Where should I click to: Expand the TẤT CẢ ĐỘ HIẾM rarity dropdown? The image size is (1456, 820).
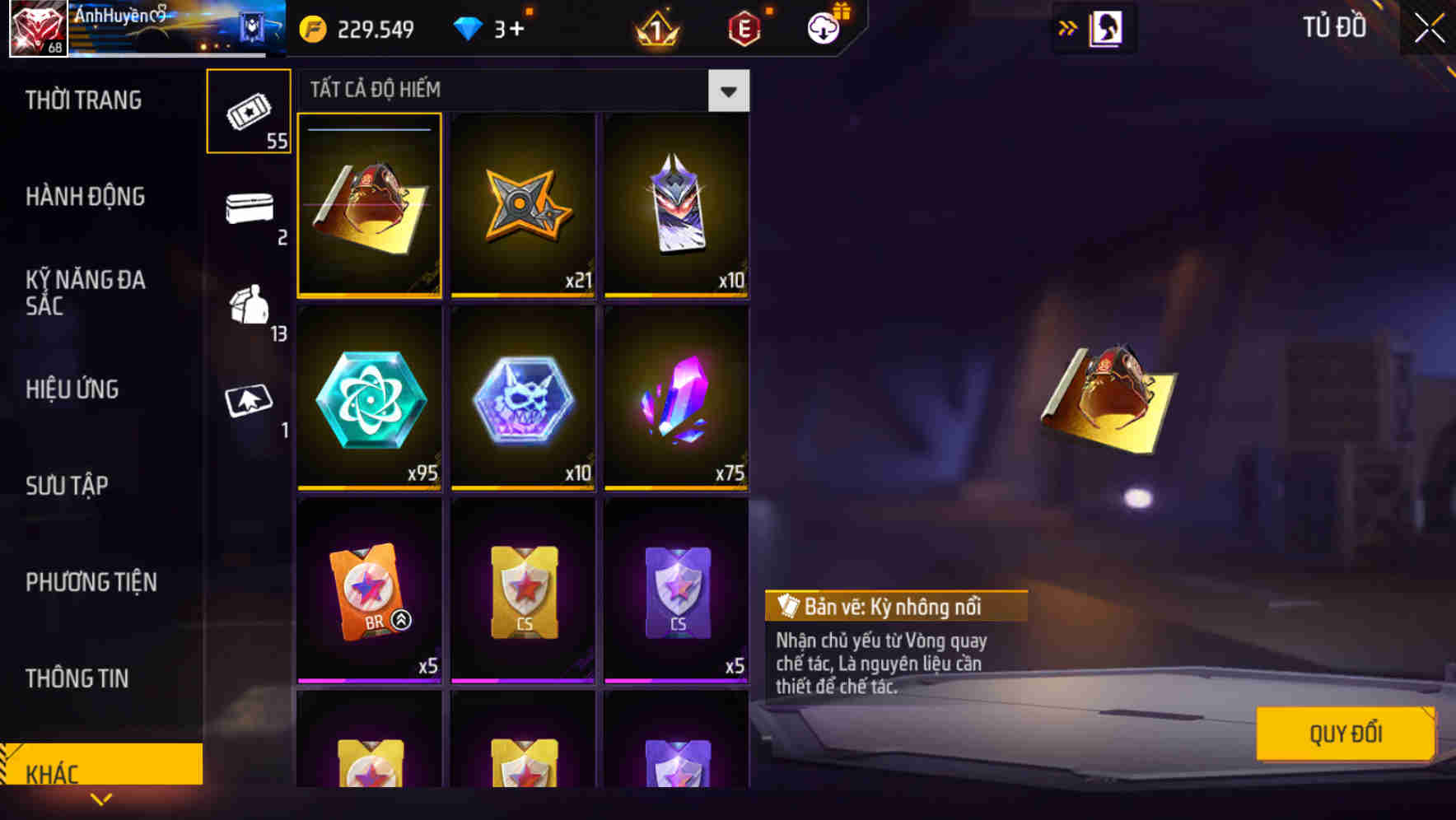click(728, 91)
